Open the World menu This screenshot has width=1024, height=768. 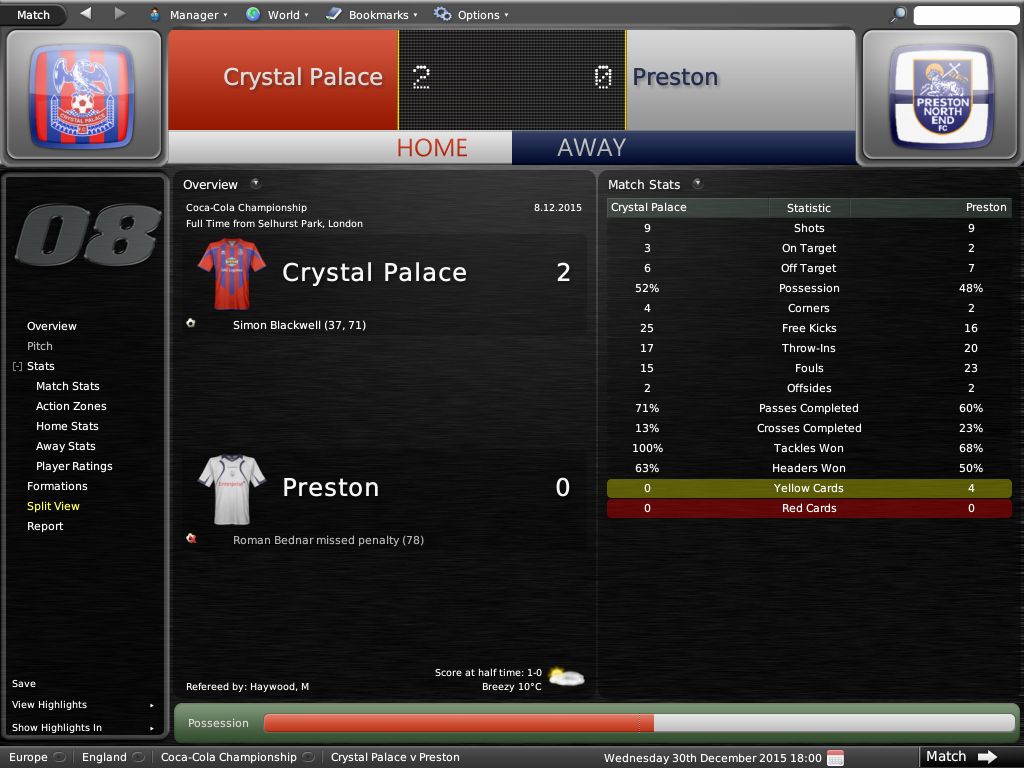click(x=277, y=15)
